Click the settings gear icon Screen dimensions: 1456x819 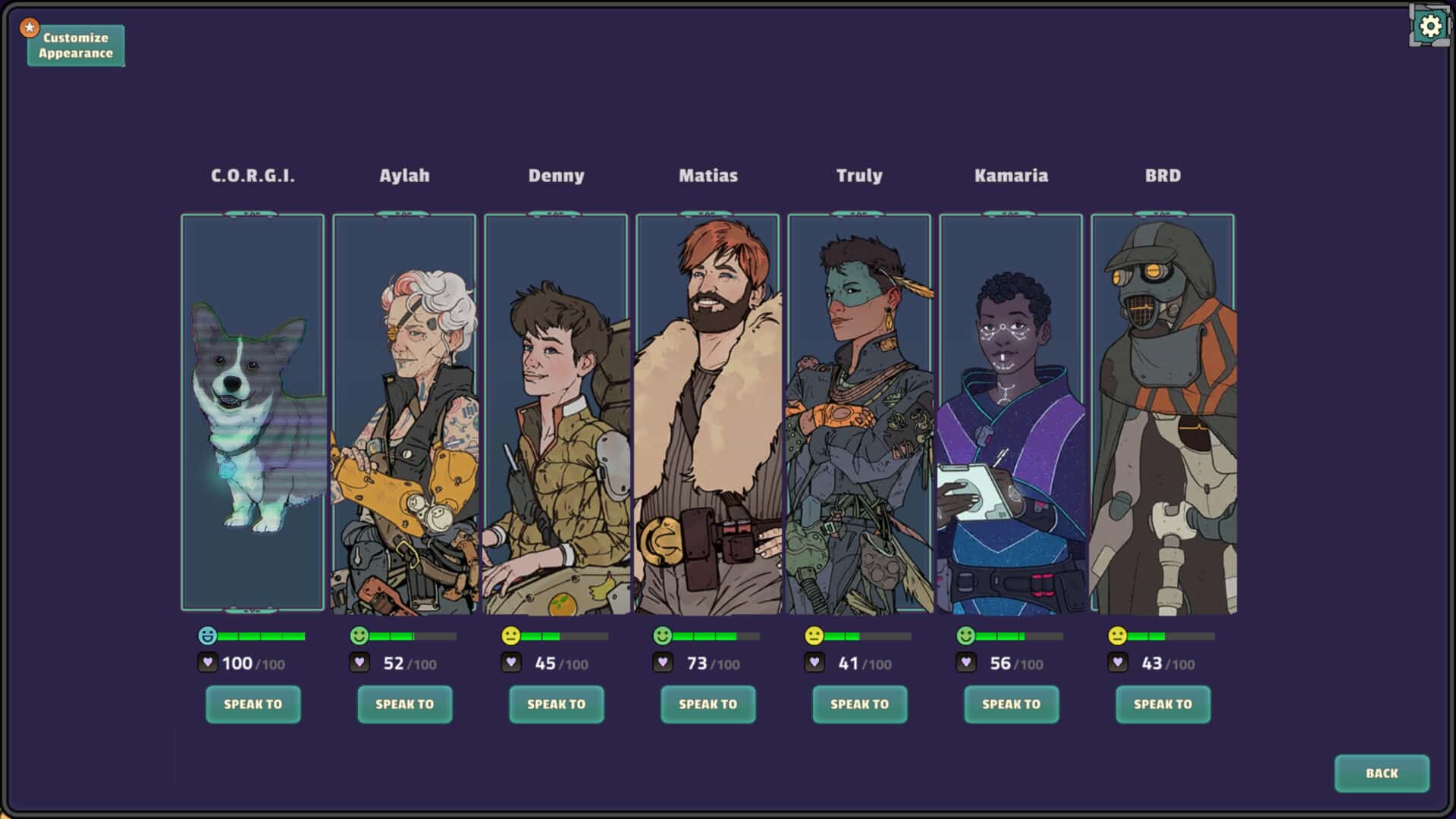coord(1429,26)
